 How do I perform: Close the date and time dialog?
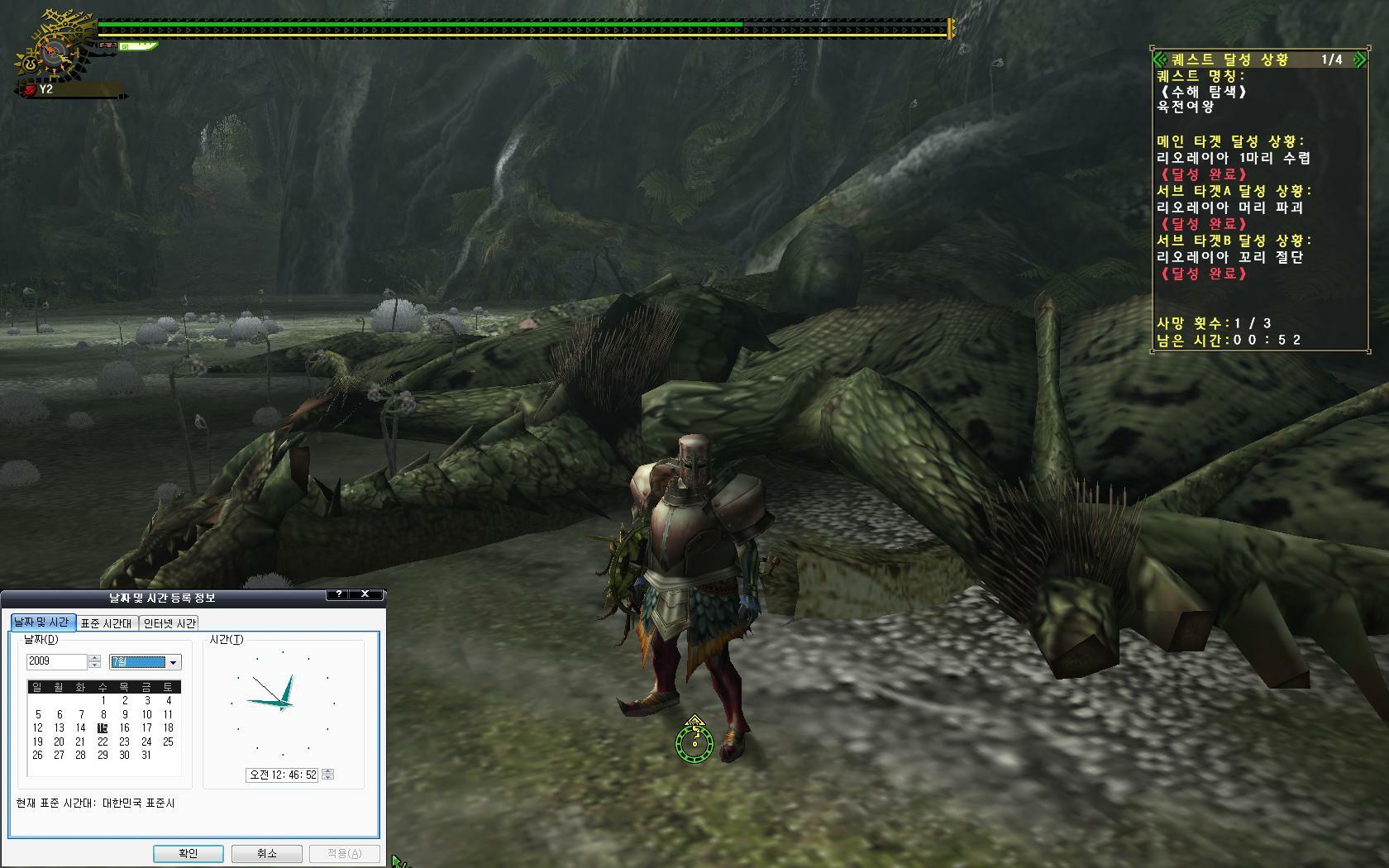pos(365,594)
